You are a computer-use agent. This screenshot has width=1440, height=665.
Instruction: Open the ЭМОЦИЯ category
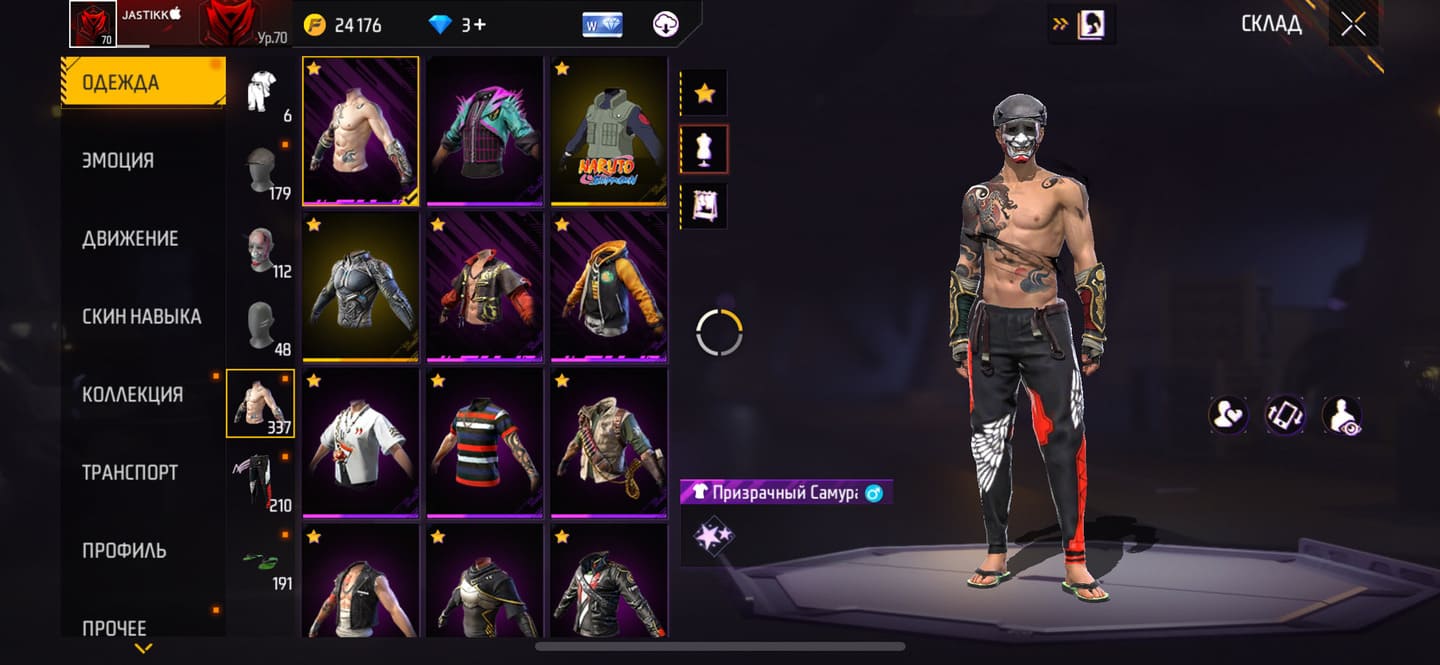pos(118,160)
